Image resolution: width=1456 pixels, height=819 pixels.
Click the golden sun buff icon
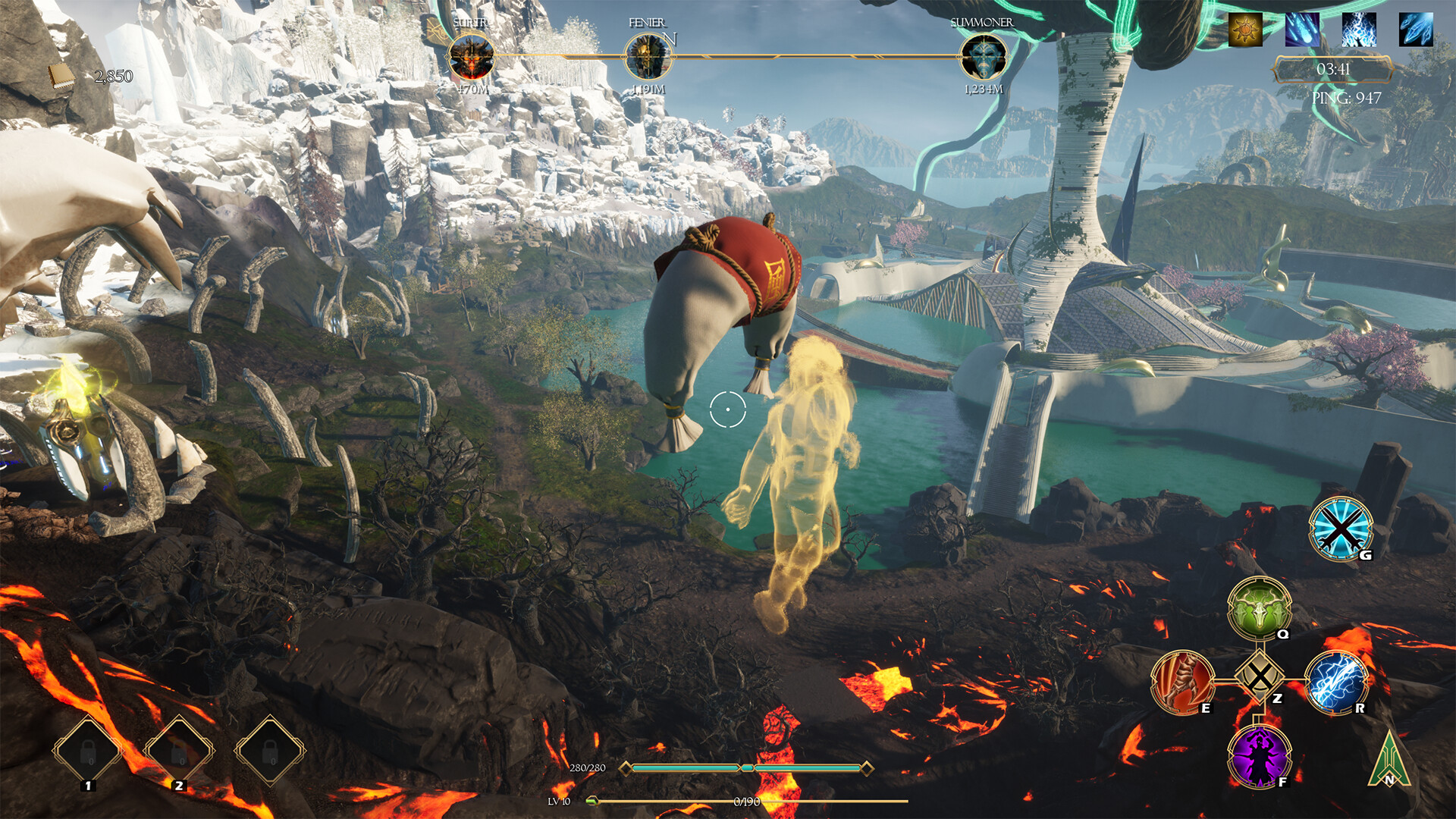1245,30
